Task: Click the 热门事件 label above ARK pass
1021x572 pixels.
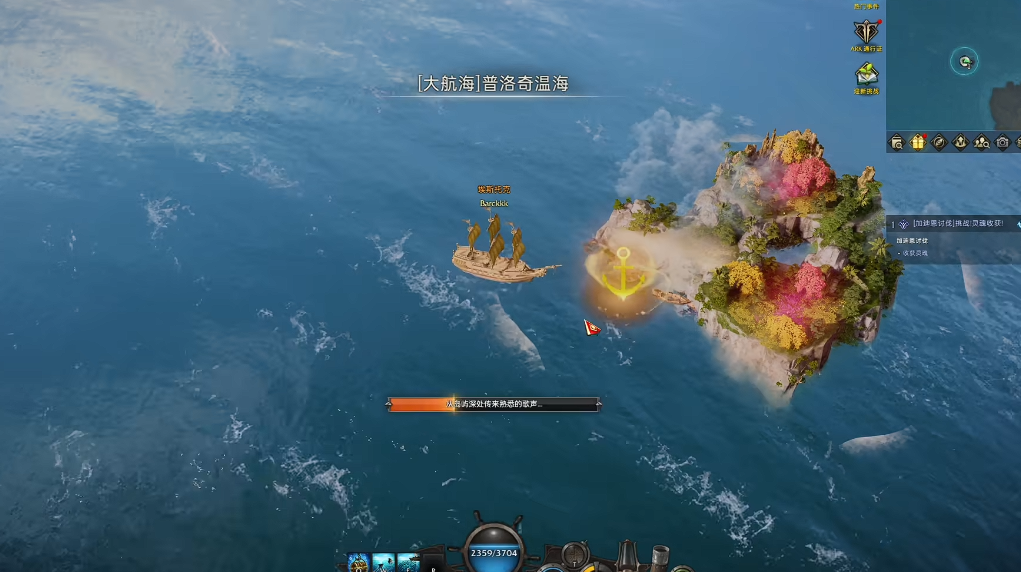Action: (866, 6)
